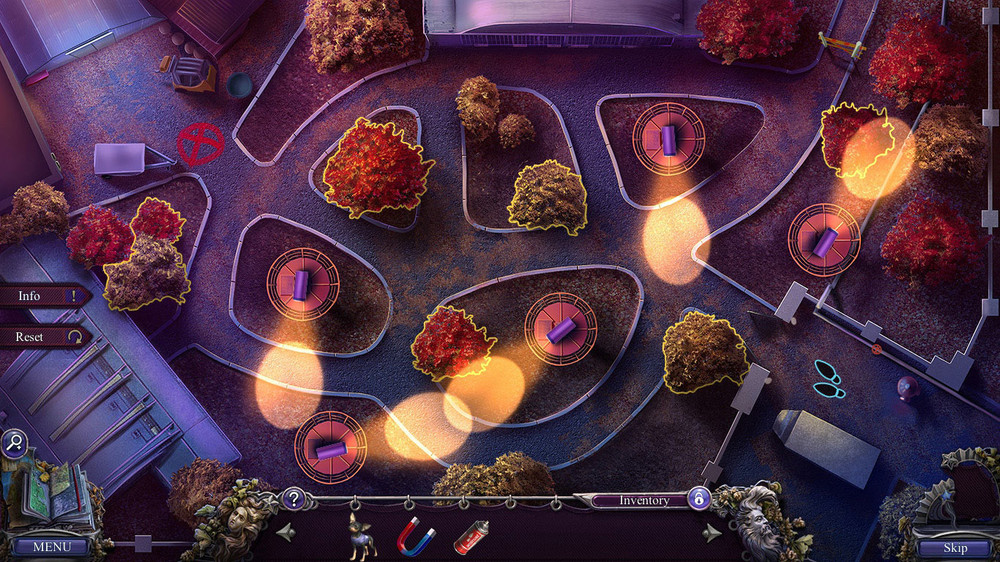Open the Info panel for the puzzle
This screenshot has height=562, width=1000.
[x=40, y=296]
